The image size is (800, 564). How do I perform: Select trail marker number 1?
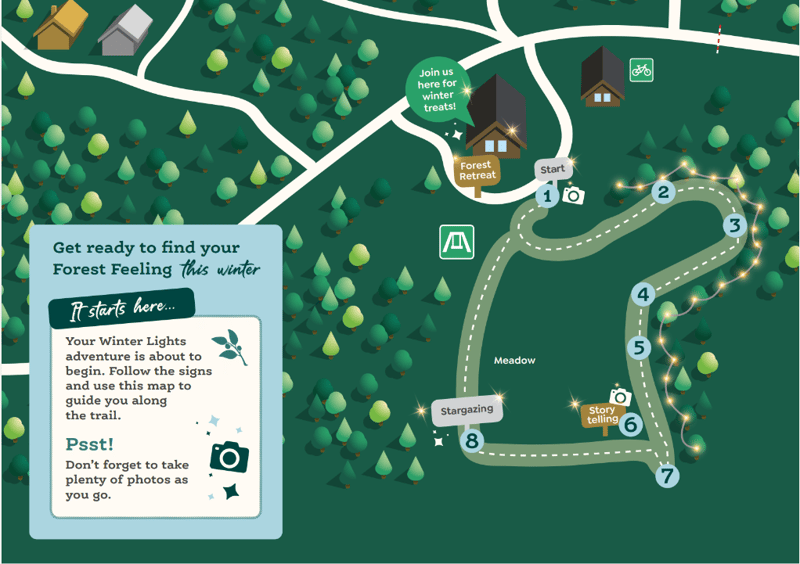(546, 196)
